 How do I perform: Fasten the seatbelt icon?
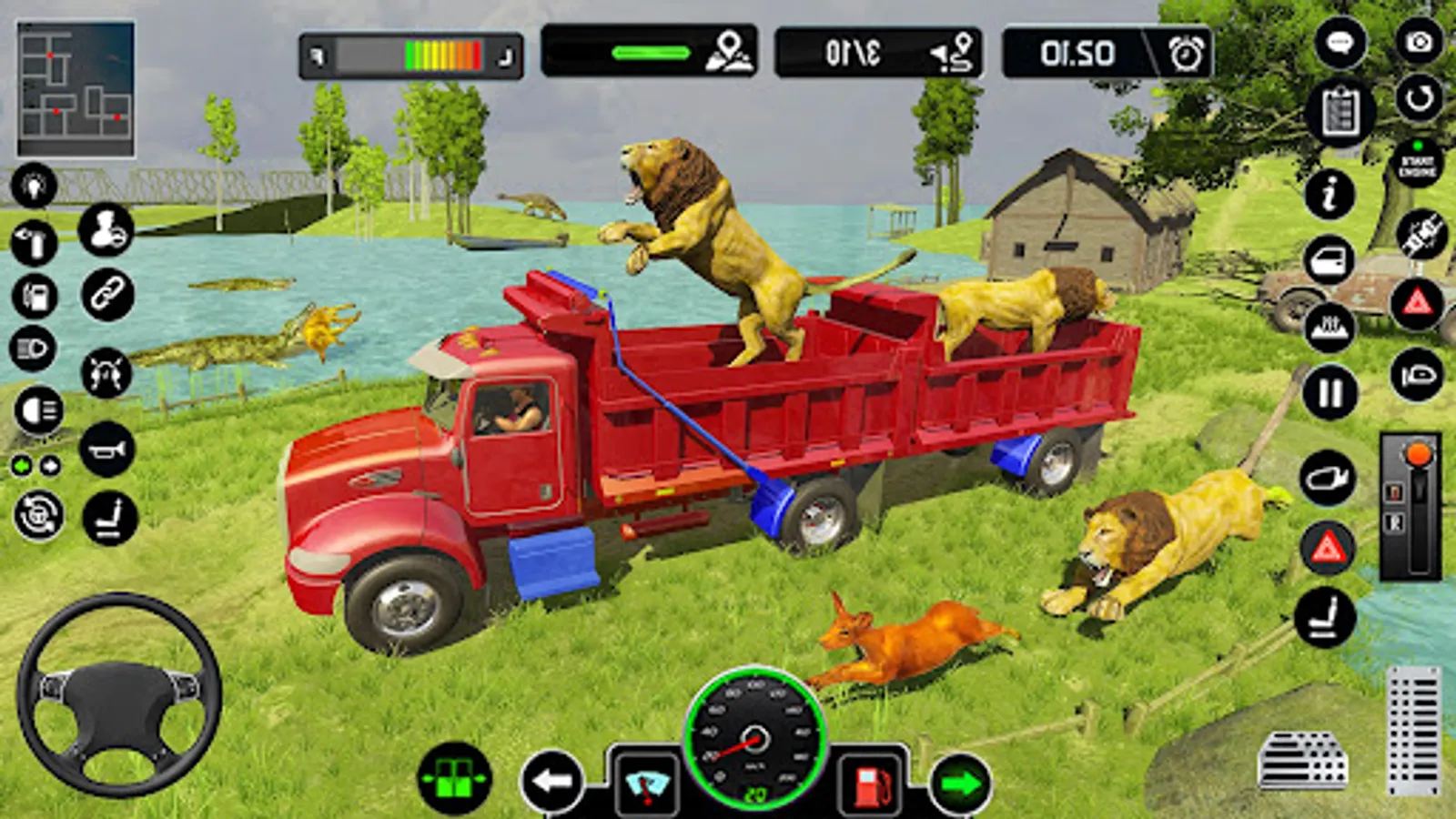(1421, 234)
